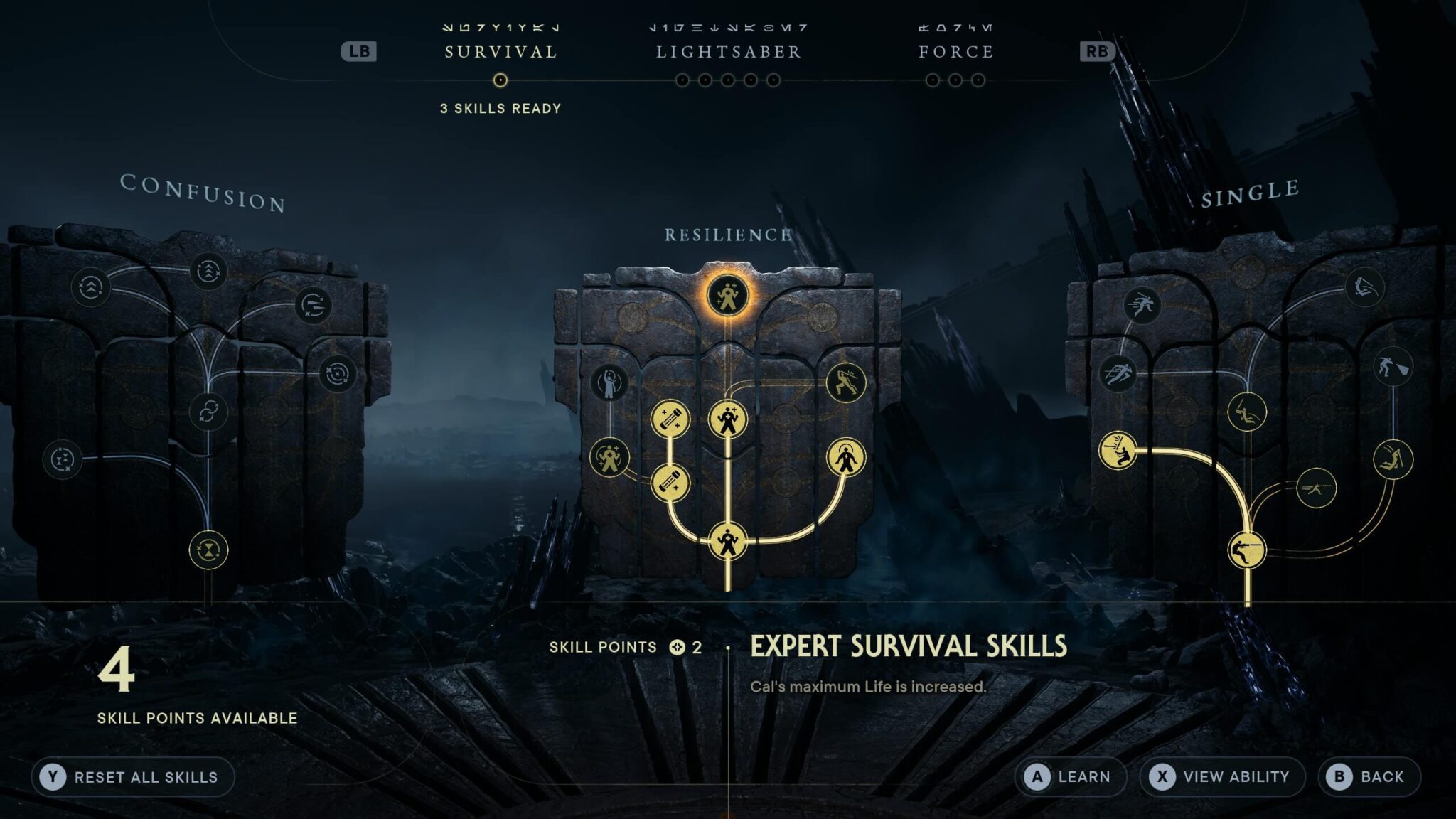Pick the lightsaber-swinging figure node in Resilience
Screen dimensions: 1456x819
click(x=845, y=382)
